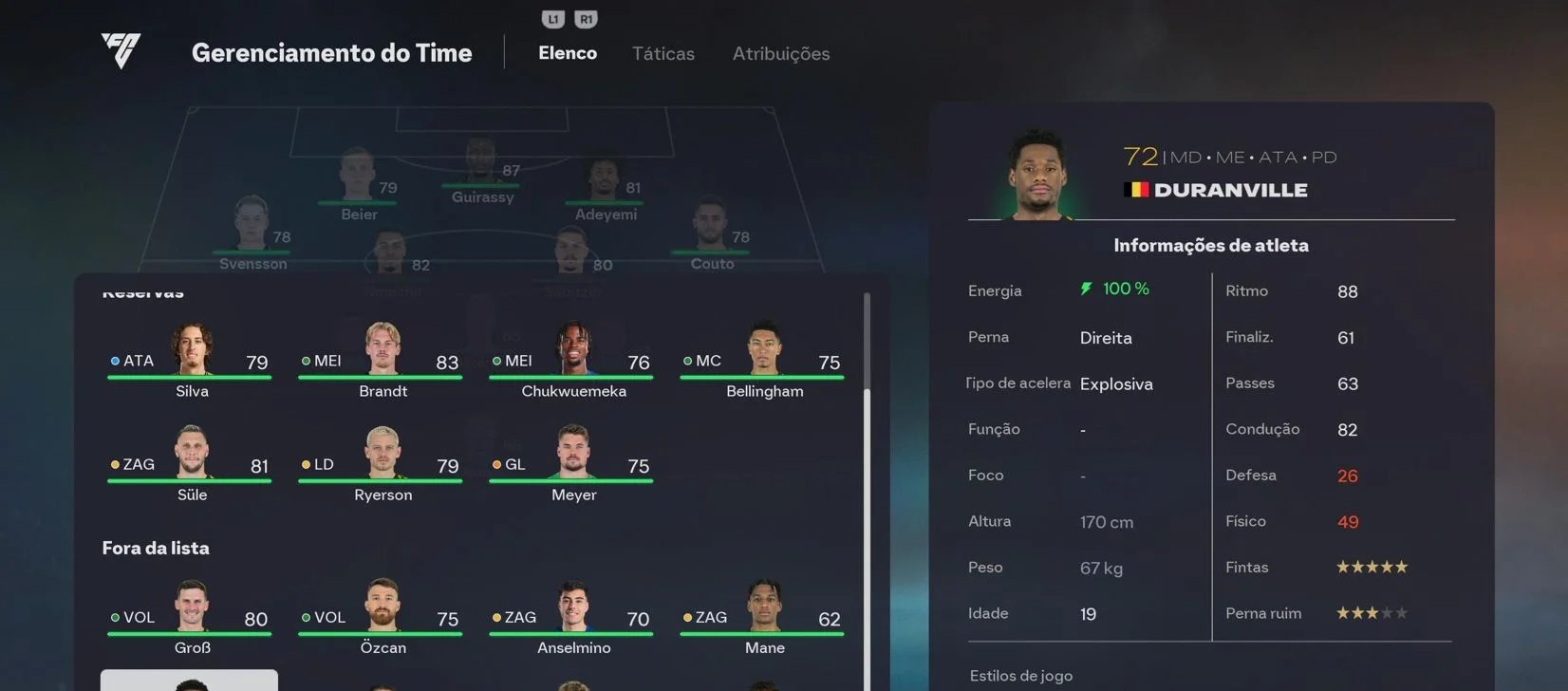This screenshot has width=1568, height=691.
Task: Click the Estilos de jogo heading
Action: point(1020,675)
